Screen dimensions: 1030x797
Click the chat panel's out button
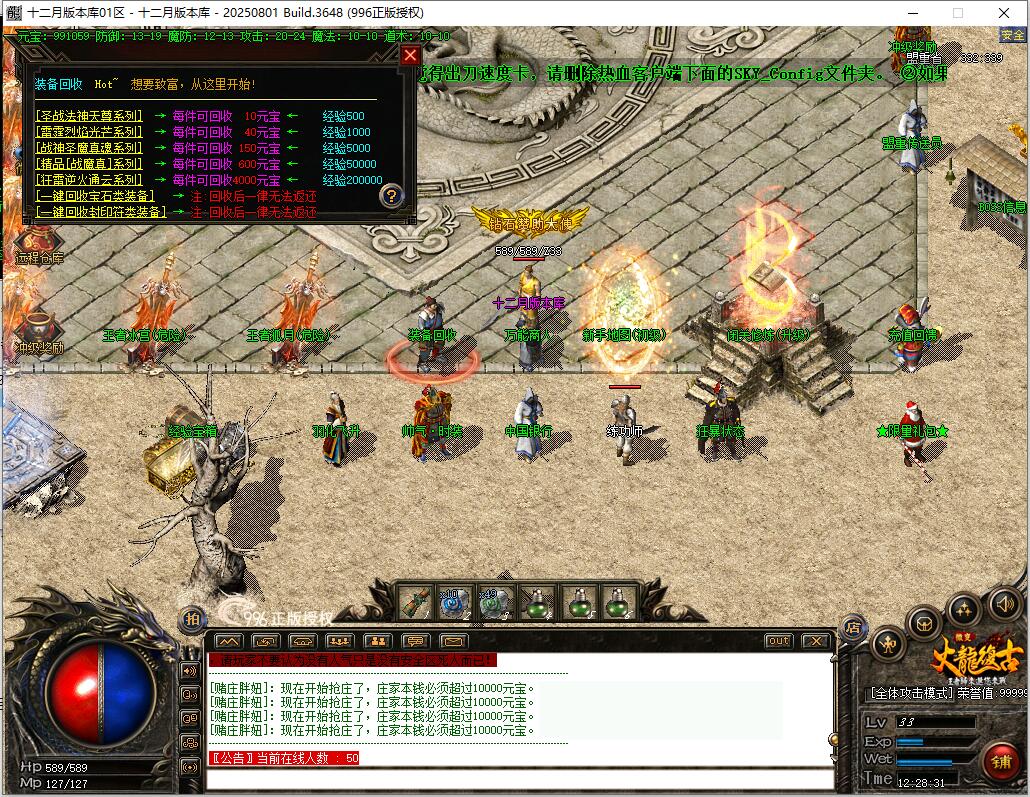tap(778, 641)
